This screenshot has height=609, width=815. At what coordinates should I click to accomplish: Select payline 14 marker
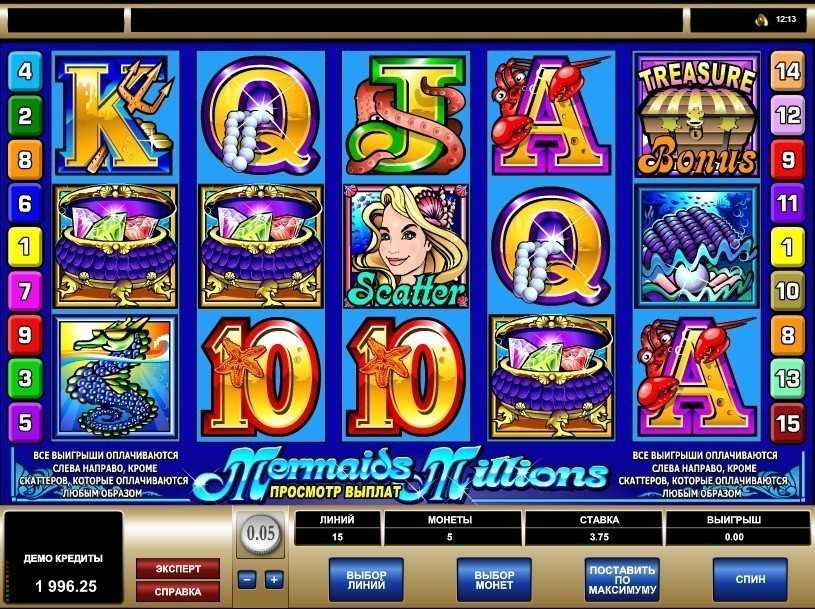(x=788, y=71)
